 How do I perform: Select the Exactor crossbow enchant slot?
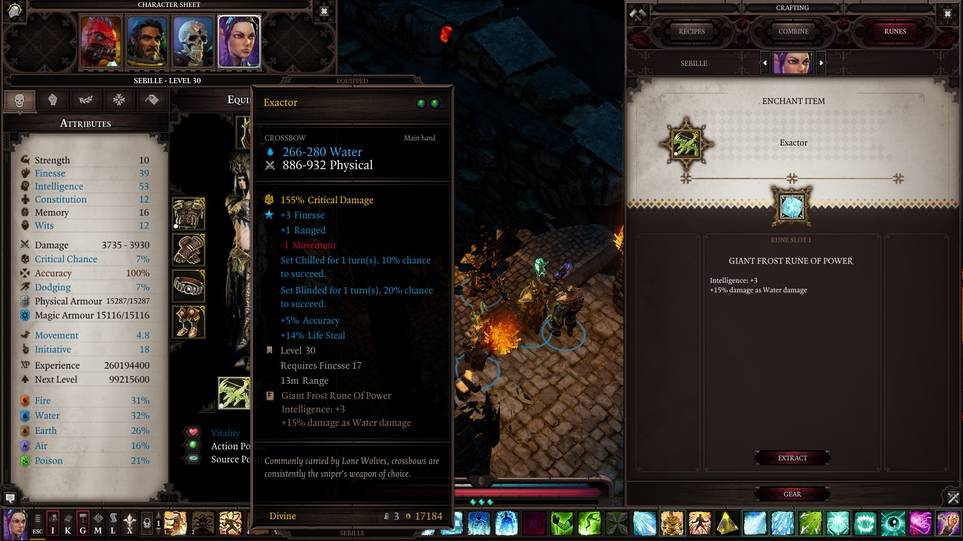[686, 143]
